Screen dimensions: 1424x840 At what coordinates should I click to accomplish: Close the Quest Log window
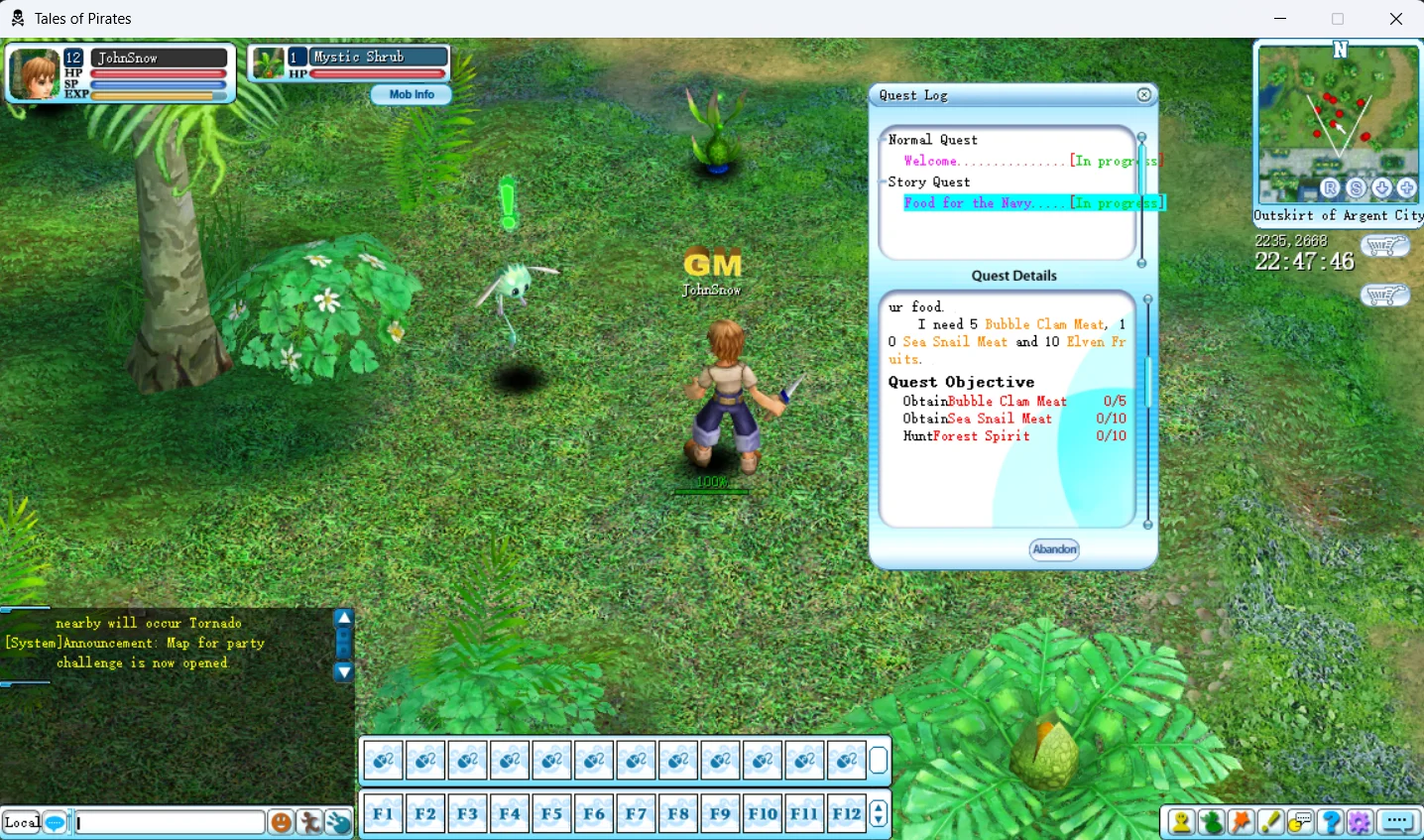tap(1144, 95)
